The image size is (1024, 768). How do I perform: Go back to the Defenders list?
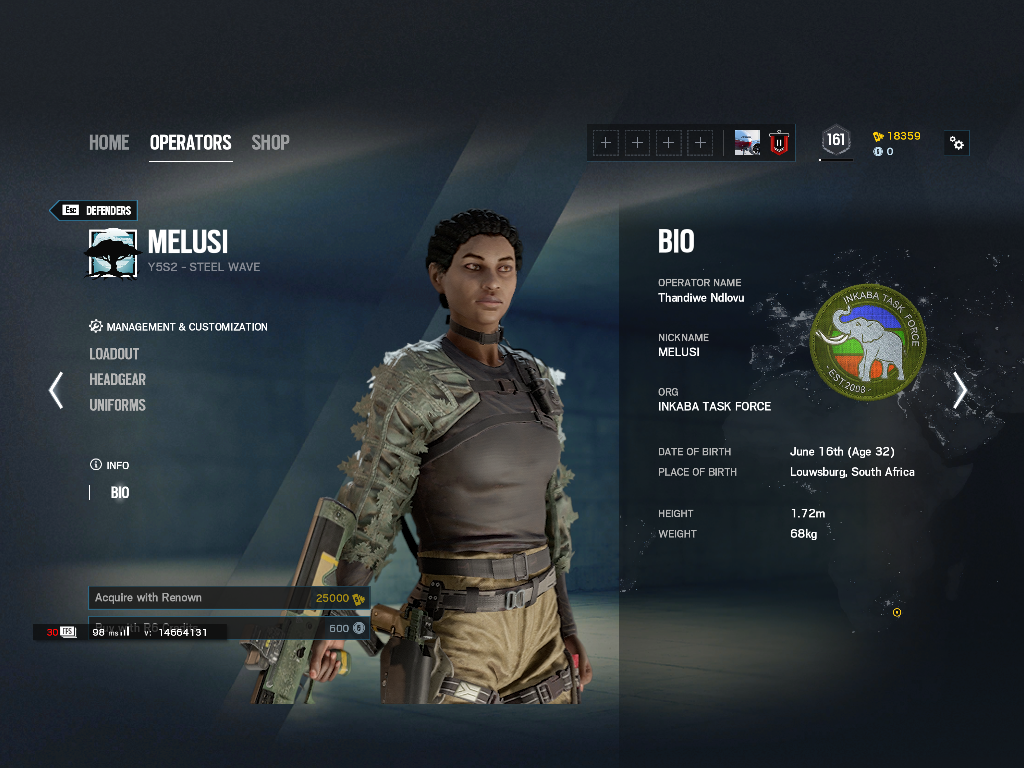point(94,210)
